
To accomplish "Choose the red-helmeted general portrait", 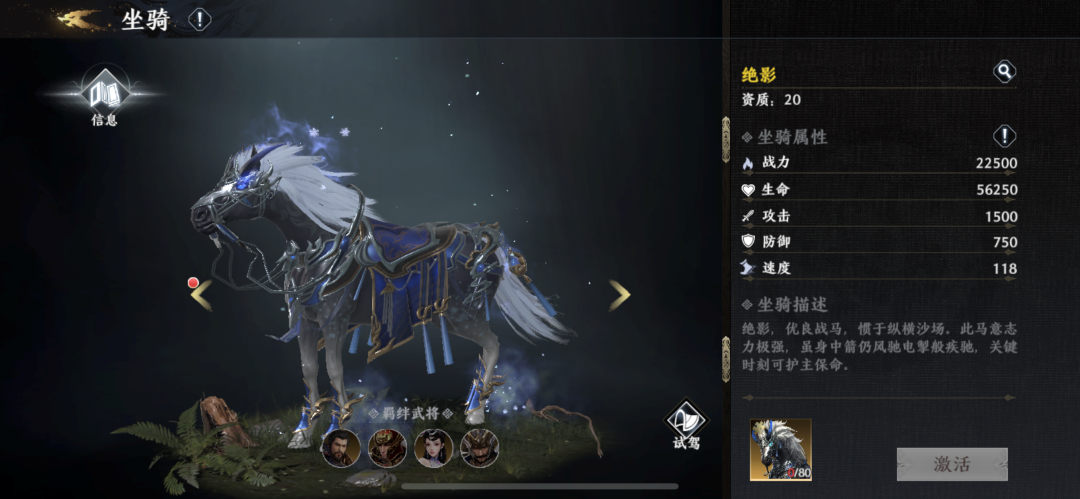I will tap(386, 448).
